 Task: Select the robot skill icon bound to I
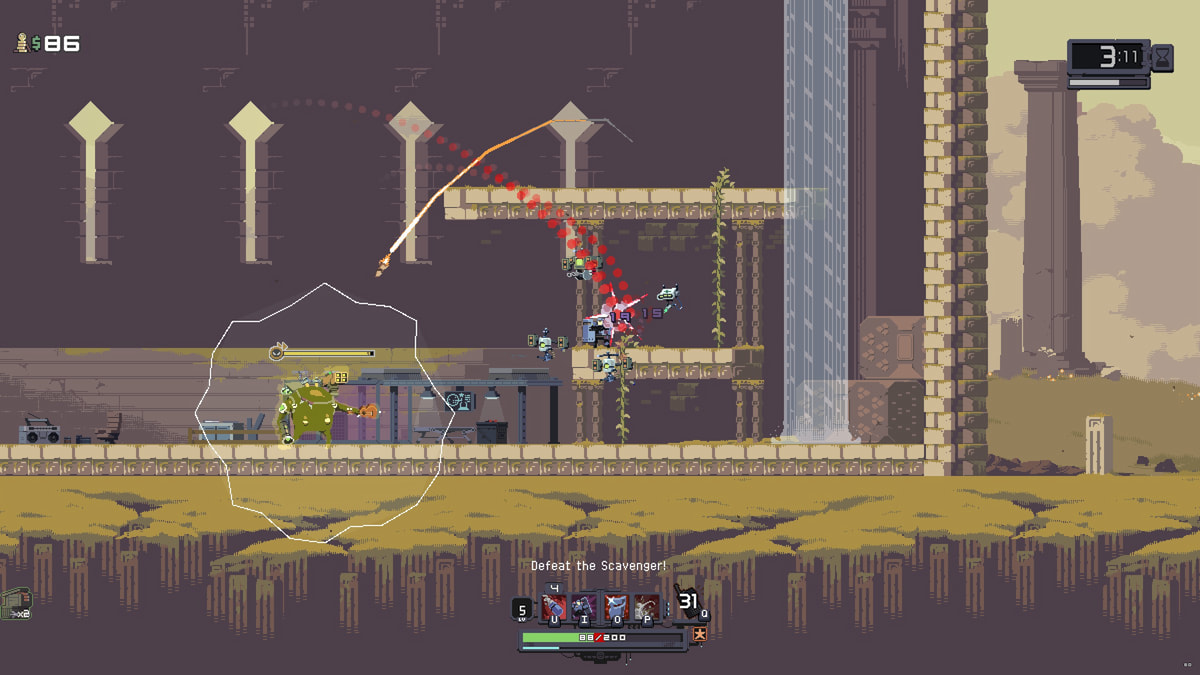coord(584,606)
